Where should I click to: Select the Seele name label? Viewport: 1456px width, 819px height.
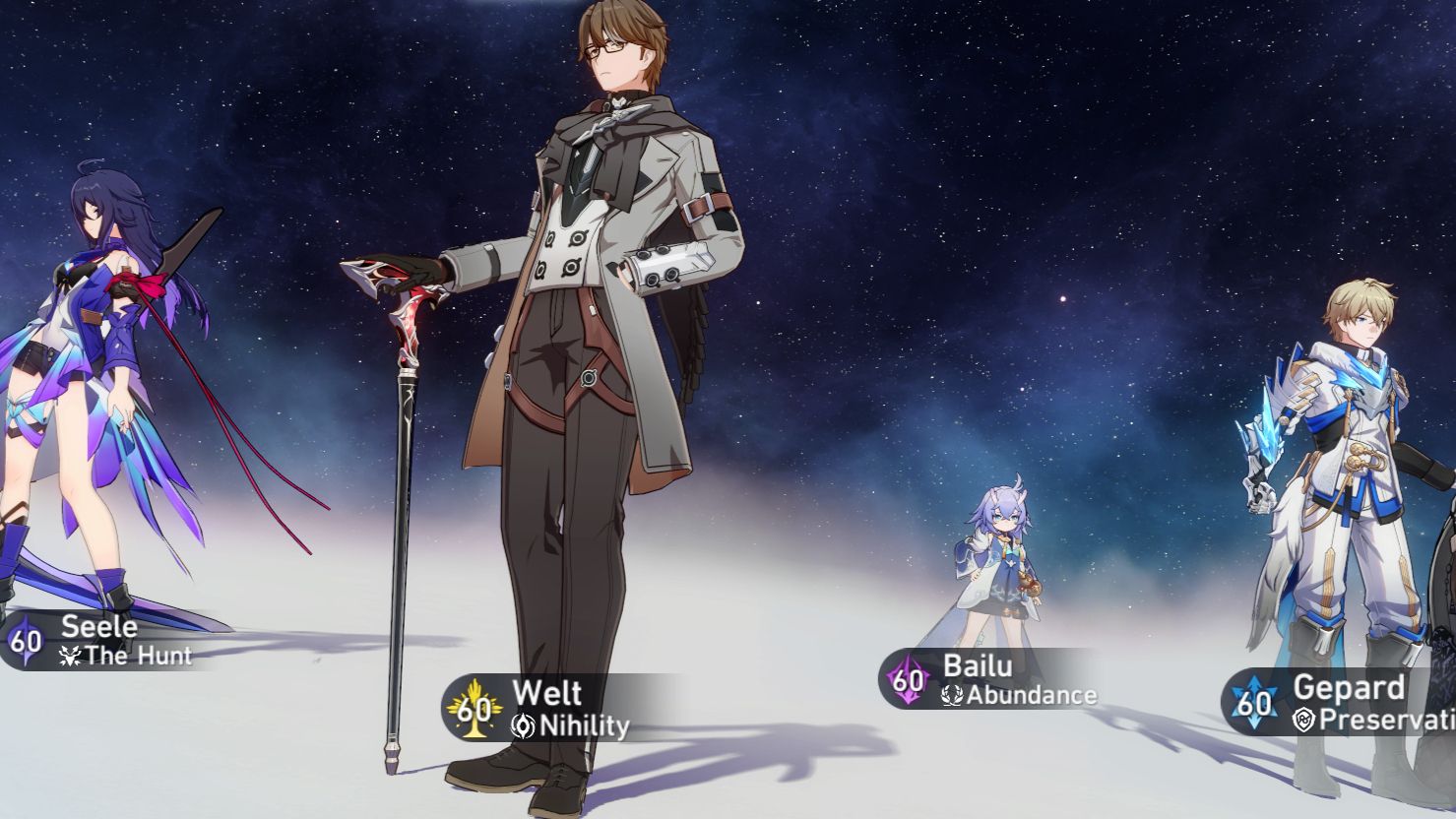101,626
